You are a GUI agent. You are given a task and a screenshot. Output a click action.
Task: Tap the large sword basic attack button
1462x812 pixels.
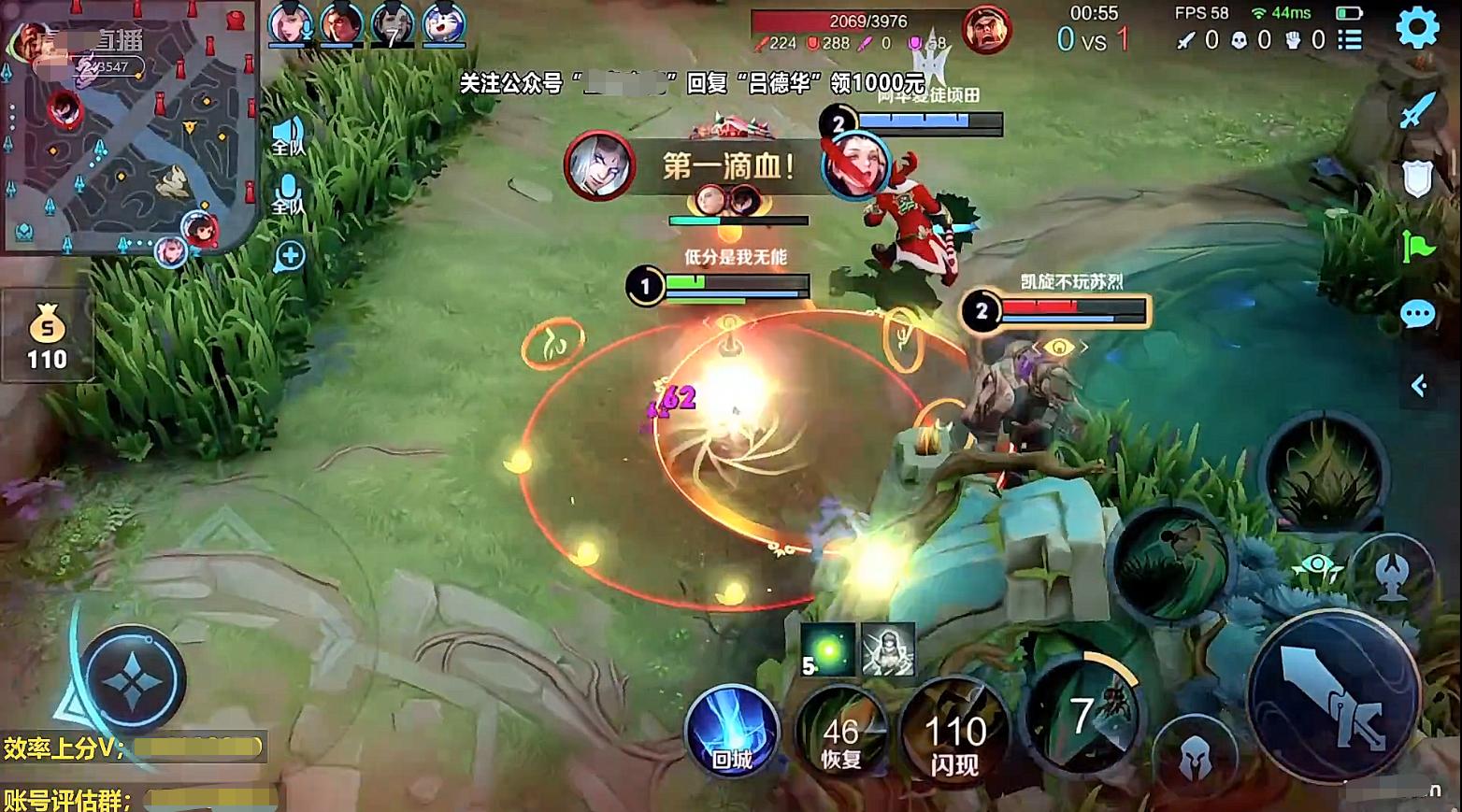pyautogui.click(x=1334, y=696)
